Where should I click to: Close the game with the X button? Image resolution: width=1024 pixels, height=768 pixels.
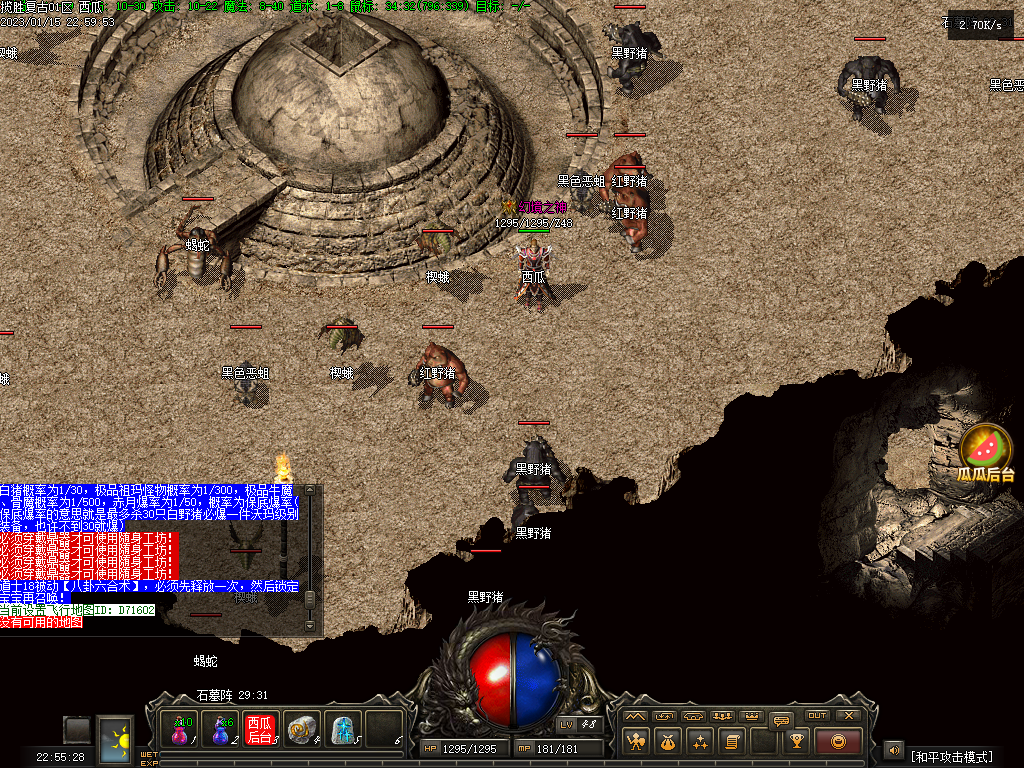tap(848, 716)
